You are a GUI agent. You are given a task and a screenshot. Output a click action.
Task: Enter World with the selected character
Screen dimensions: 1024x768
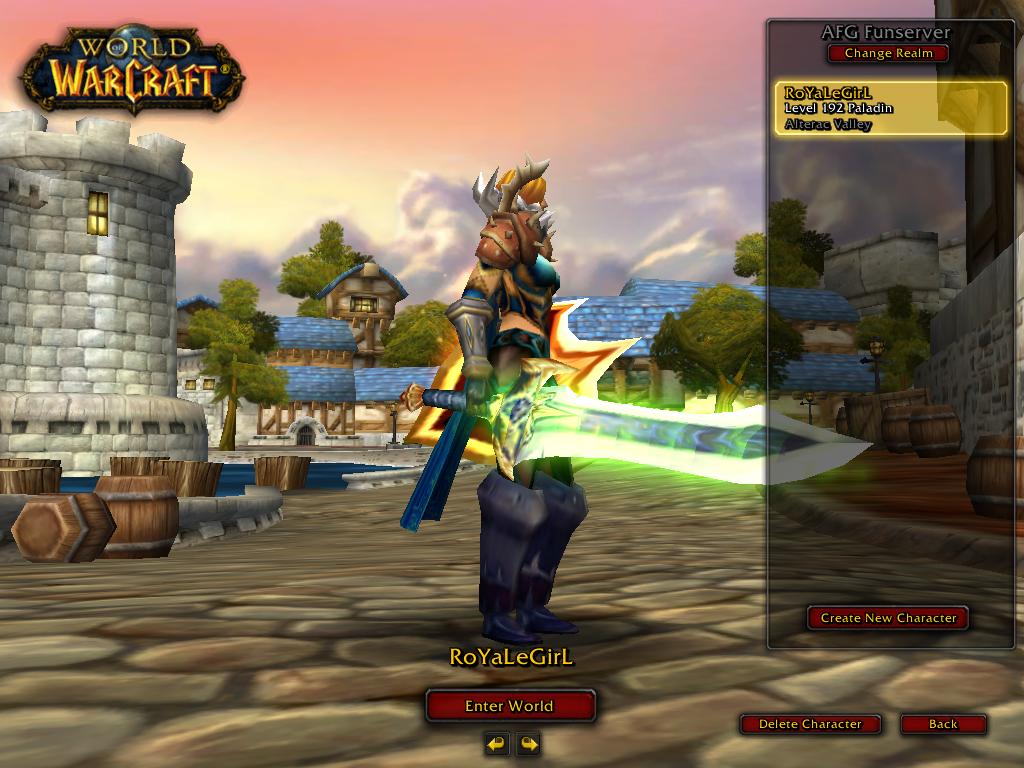click(x=510, y=706)
